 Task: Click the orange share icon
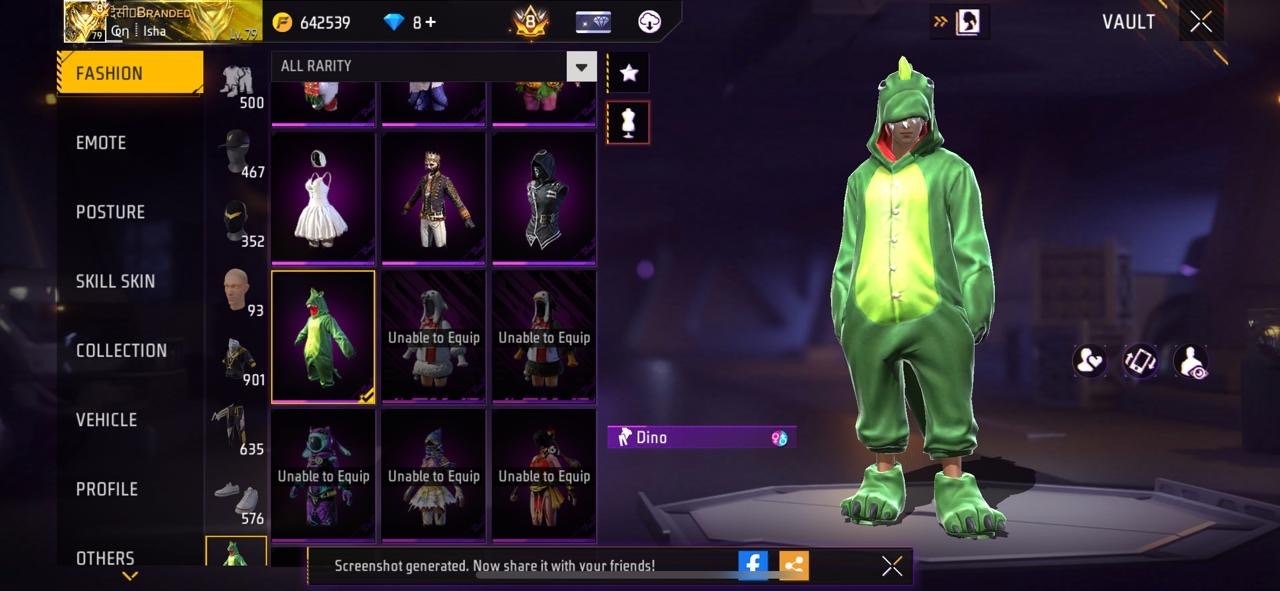(x=794, y=565)
